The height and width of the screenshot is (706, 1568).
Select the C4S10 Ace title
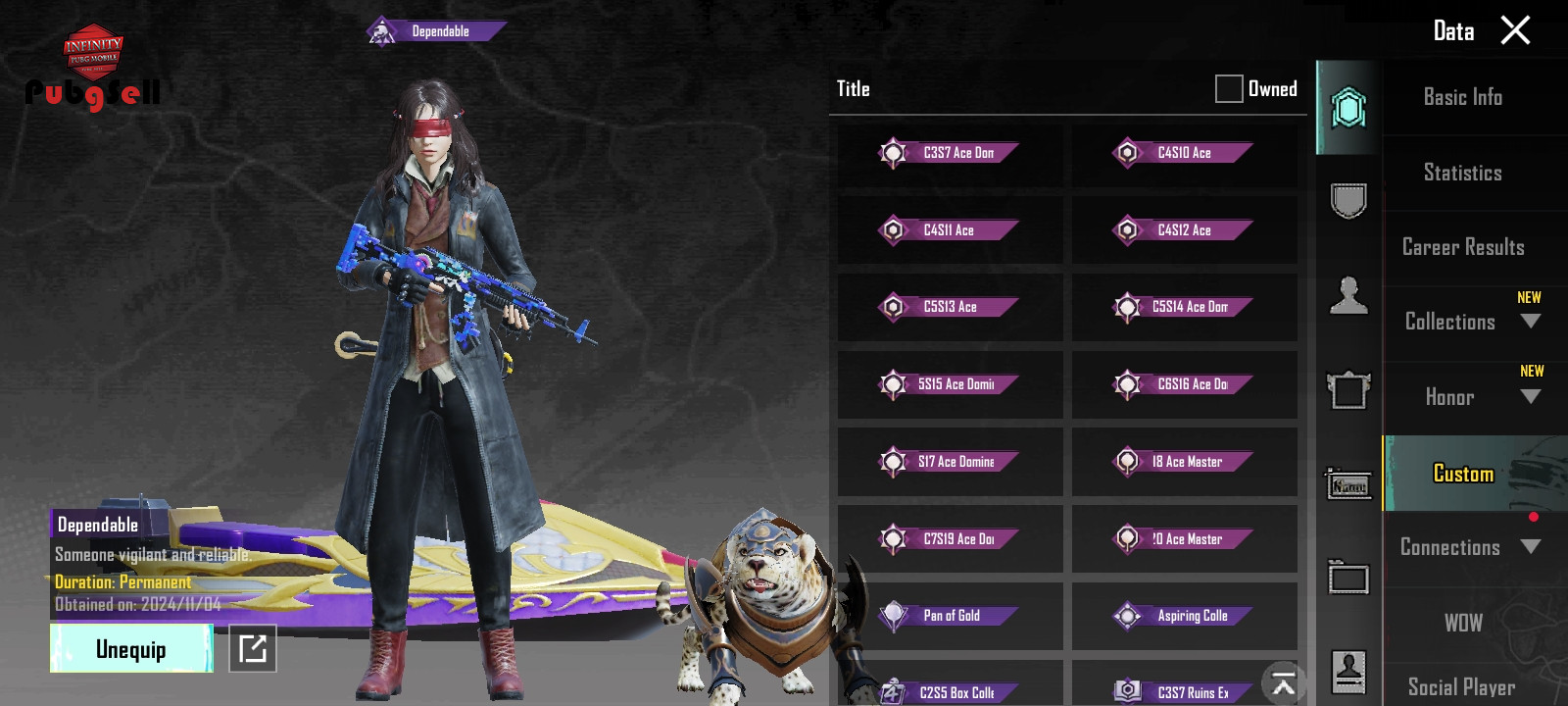1184,153
